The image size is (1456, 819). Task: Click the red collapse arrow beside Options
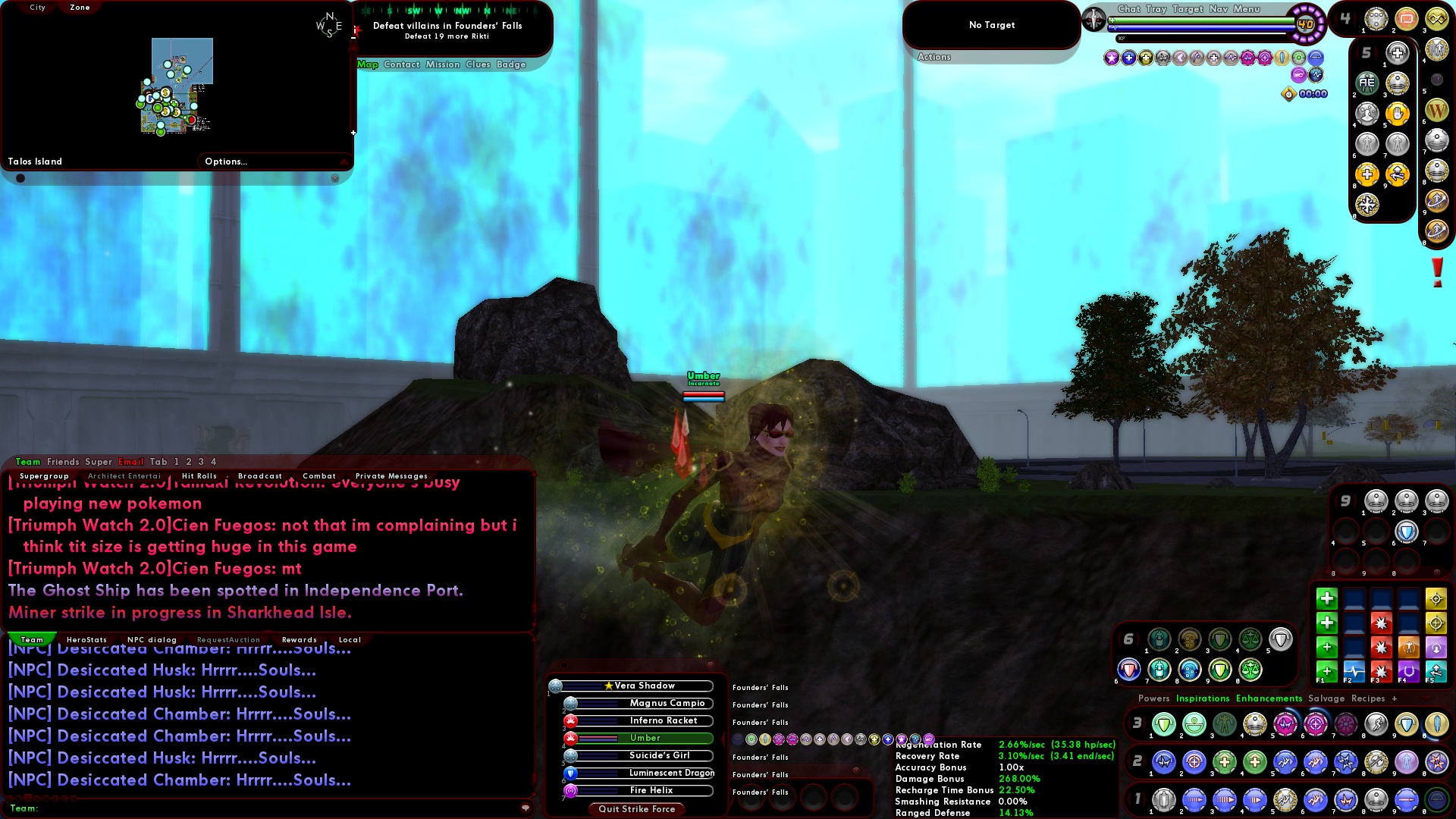click(x=343, y=161)
